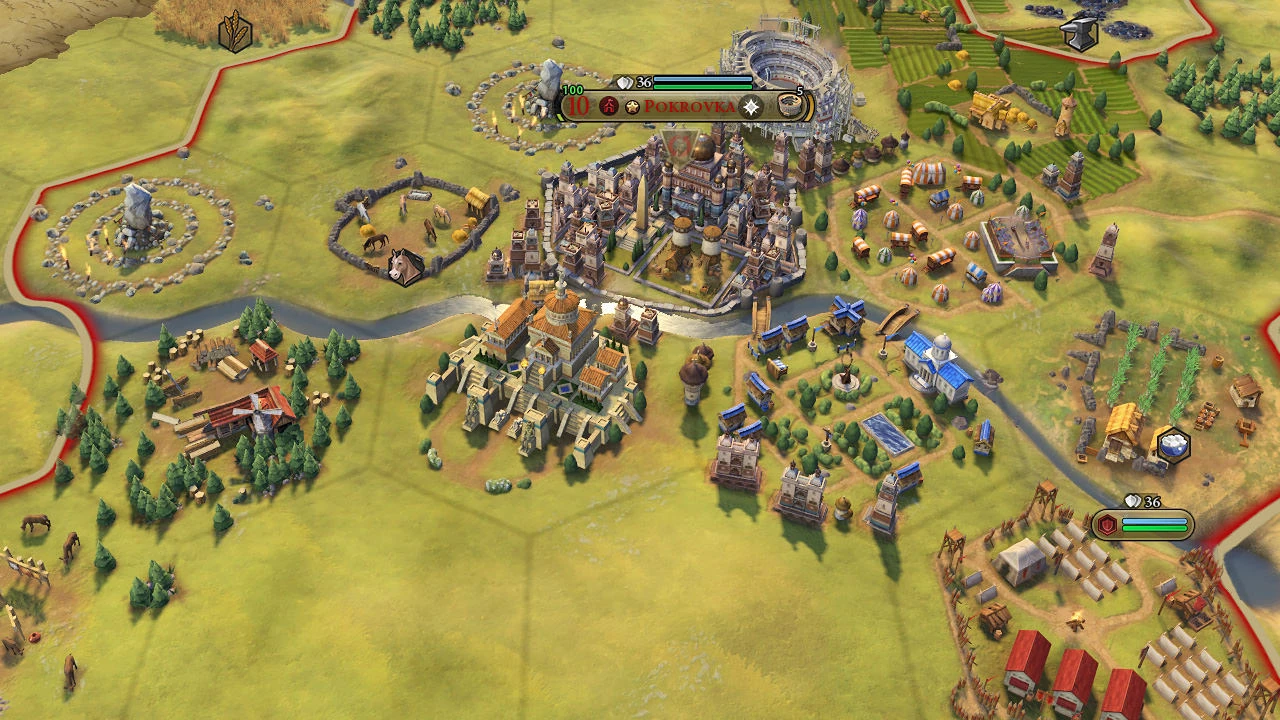Select the gold capital star before the city name
Viewport: 1280px width, 720px height.
[632, 106]
